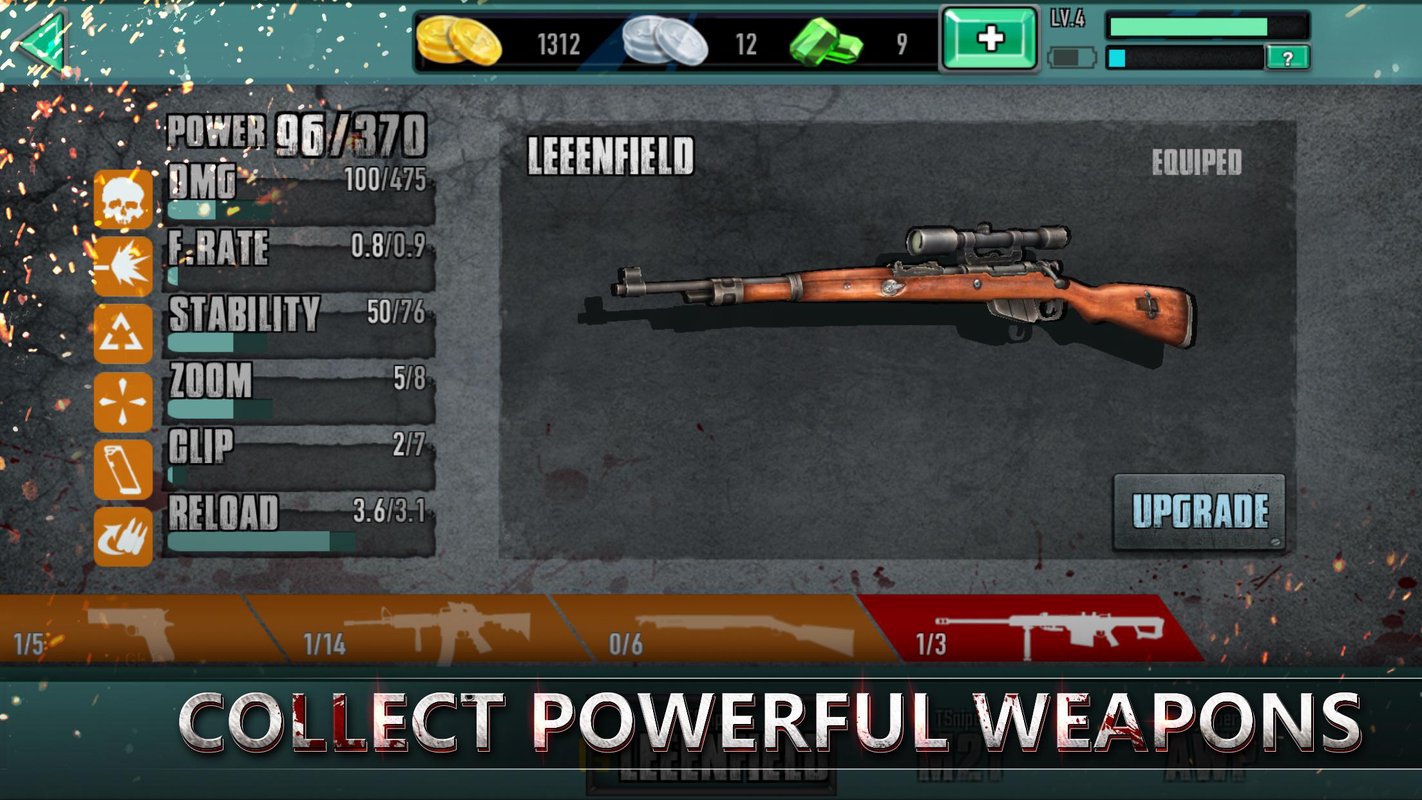The width and height of the screenshot is (1422, 800).
Task: Choose the zoom crosshair icon
Action: pos(123,402)
